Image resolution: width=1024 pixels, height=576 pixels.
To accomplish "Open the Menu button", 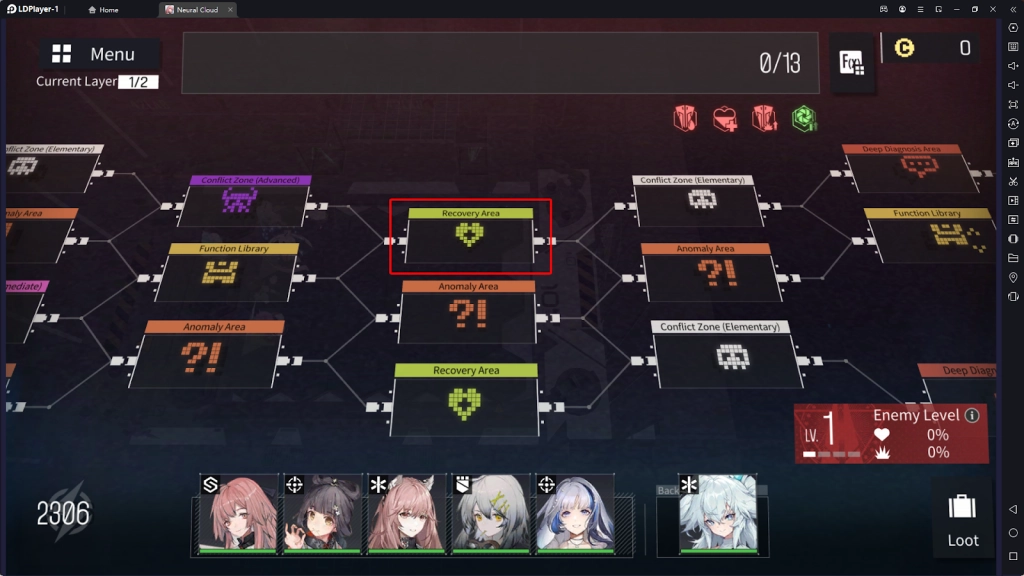I will (x=100, y=54).
